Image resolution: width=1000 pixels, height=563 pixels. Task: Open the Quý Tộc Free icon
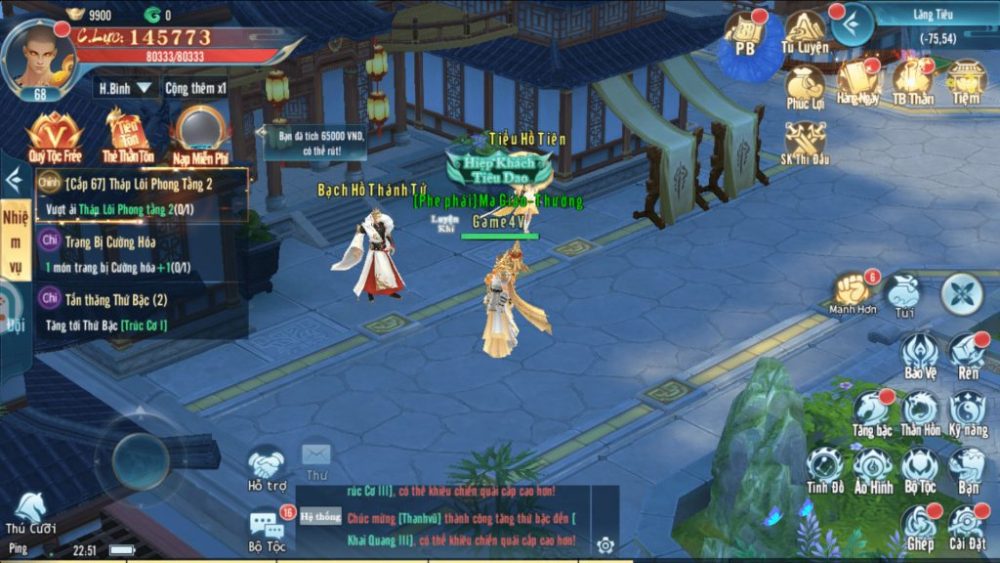click(54, 135)
